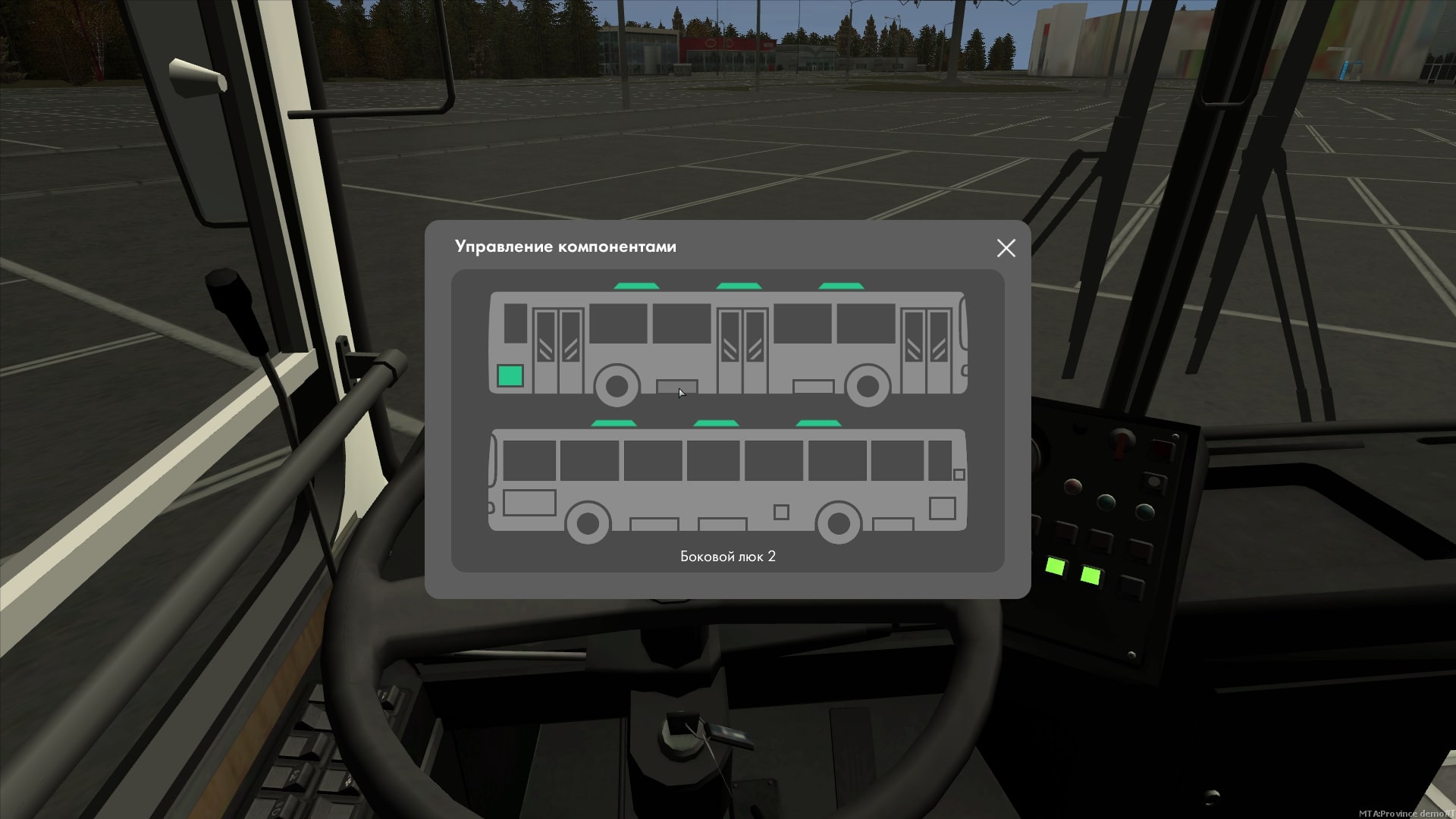Screen dimensions: 1456x819
Task: Select the tiny square beside lower bus rear window
Action: pyautogui.click(x=959, y=475)
